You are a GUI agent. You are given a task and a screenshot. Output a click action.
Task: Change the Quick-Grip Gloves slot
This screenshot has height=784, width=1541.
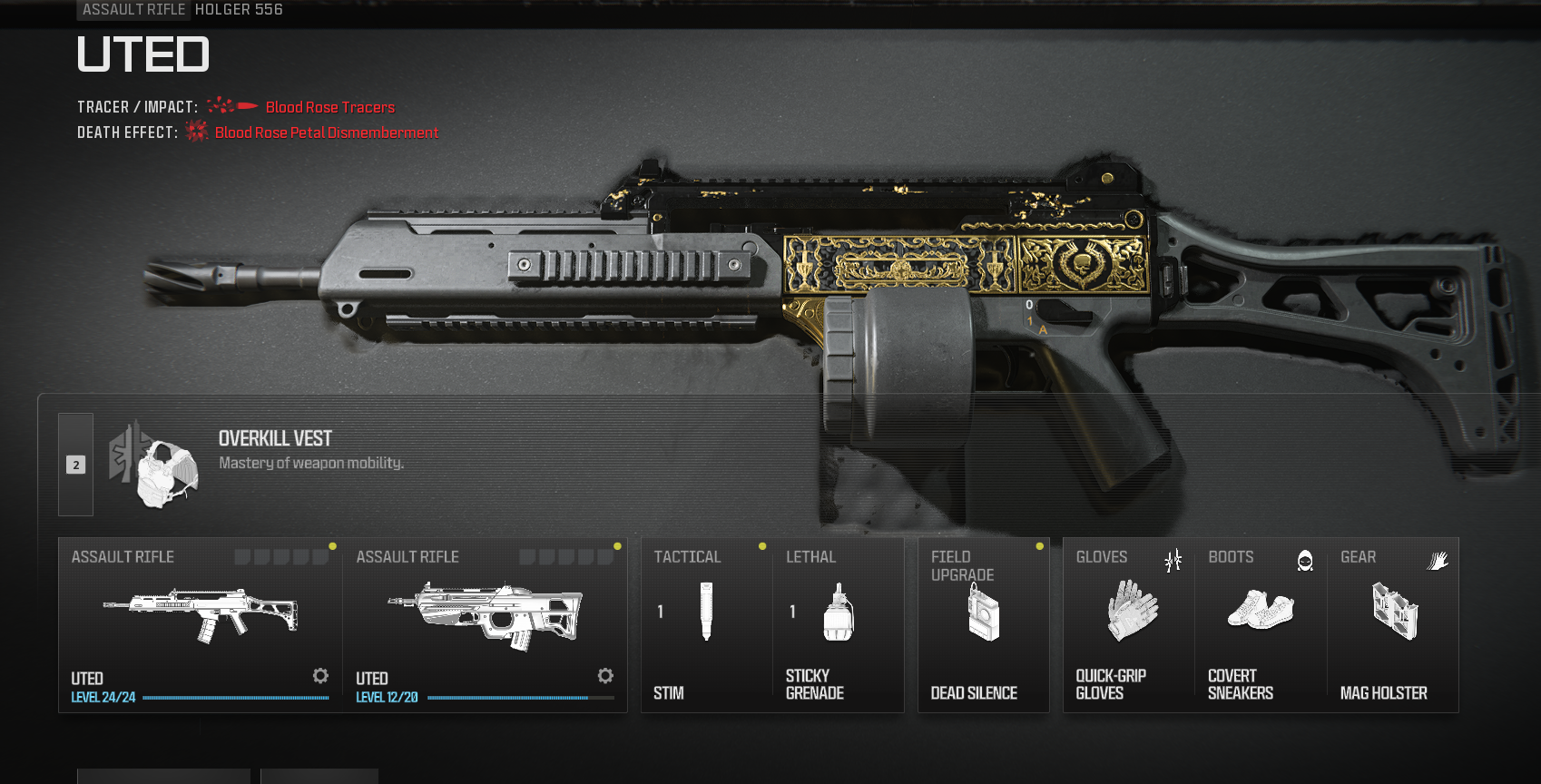pyautogui.click(x=1128, y=624)
